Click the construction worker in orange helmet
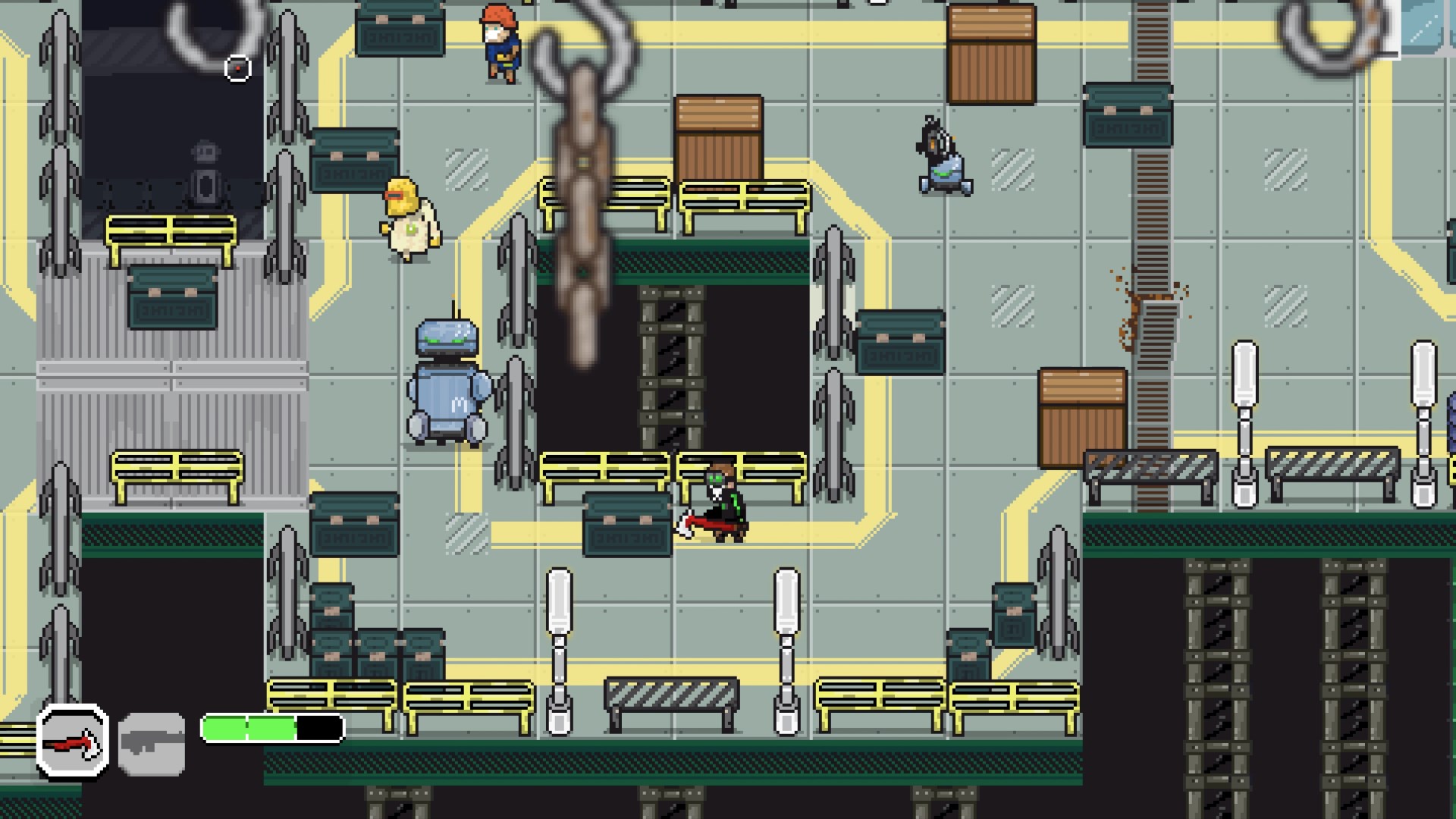This screenshot has height=819, width=1456. tap(500, 42)
